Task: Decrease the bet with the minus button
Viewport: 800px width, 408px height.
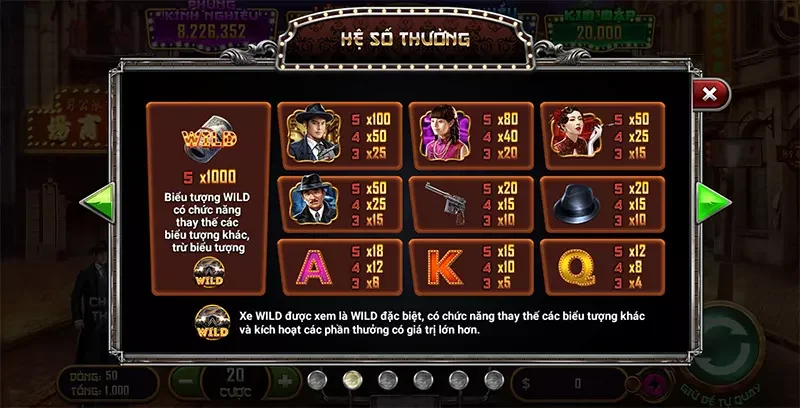Action: (183, 382)
